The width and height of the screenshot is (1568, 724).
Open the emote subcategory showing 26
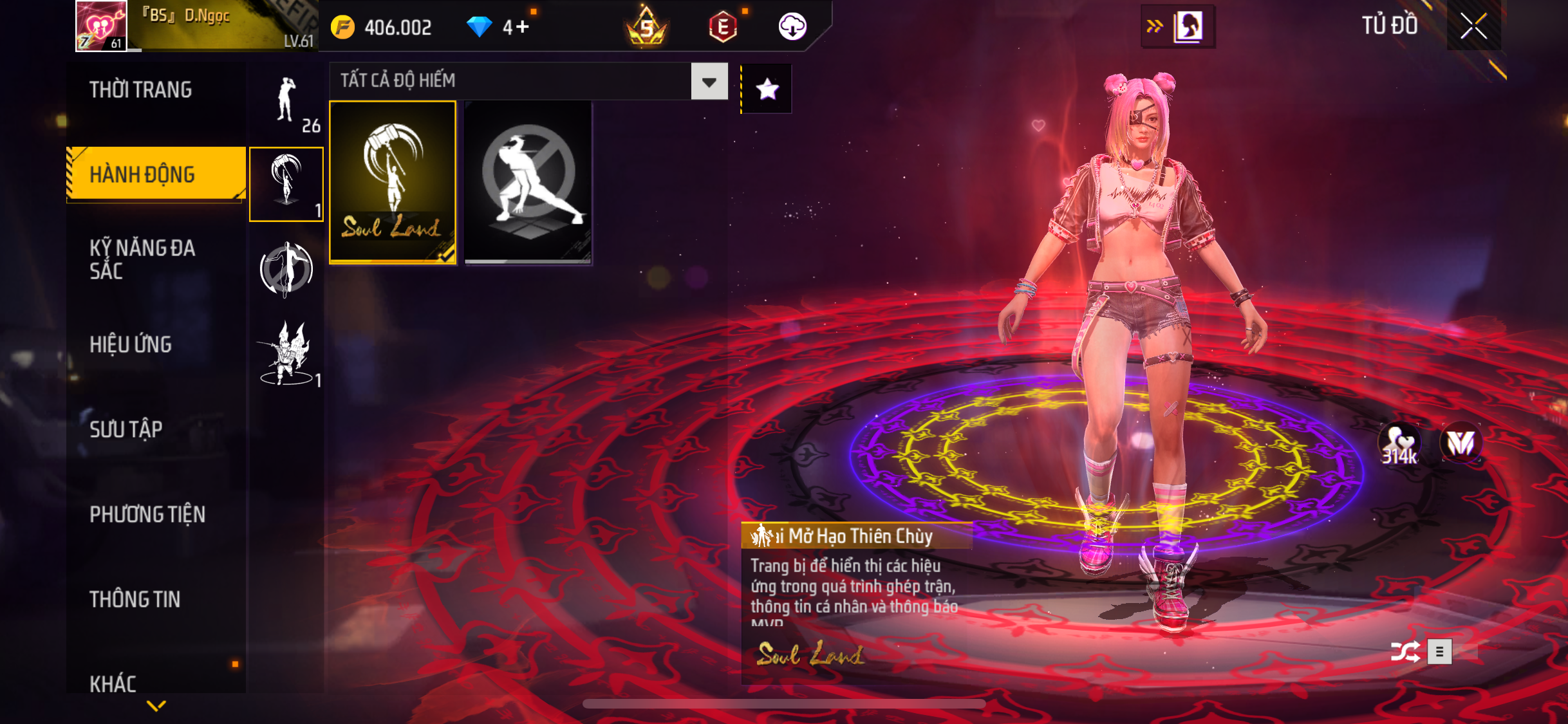pos(286,103)
